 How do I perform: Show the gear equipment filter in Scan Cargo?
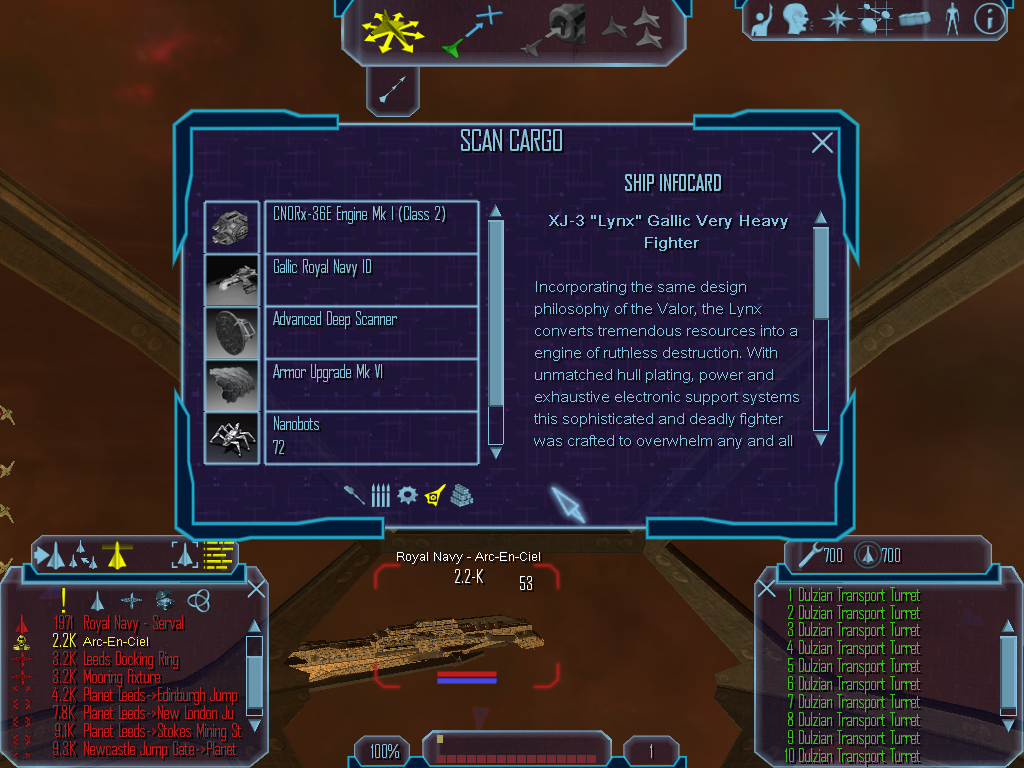pyautogui.click(x=407, y=495)
